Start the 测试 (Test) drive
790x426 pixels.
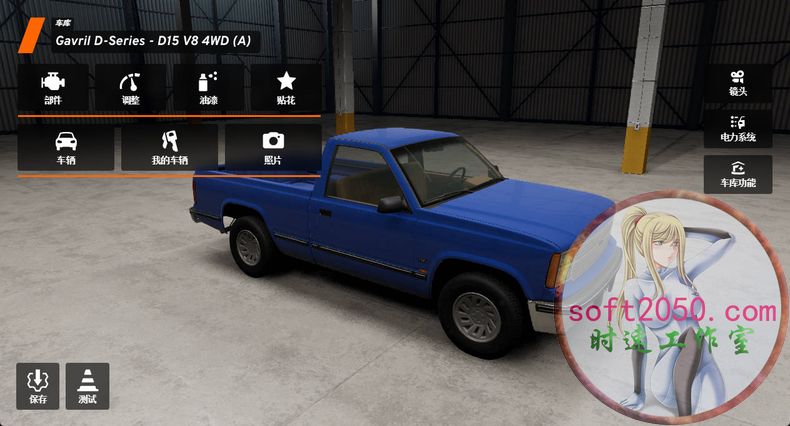click(x=87, y=386)
